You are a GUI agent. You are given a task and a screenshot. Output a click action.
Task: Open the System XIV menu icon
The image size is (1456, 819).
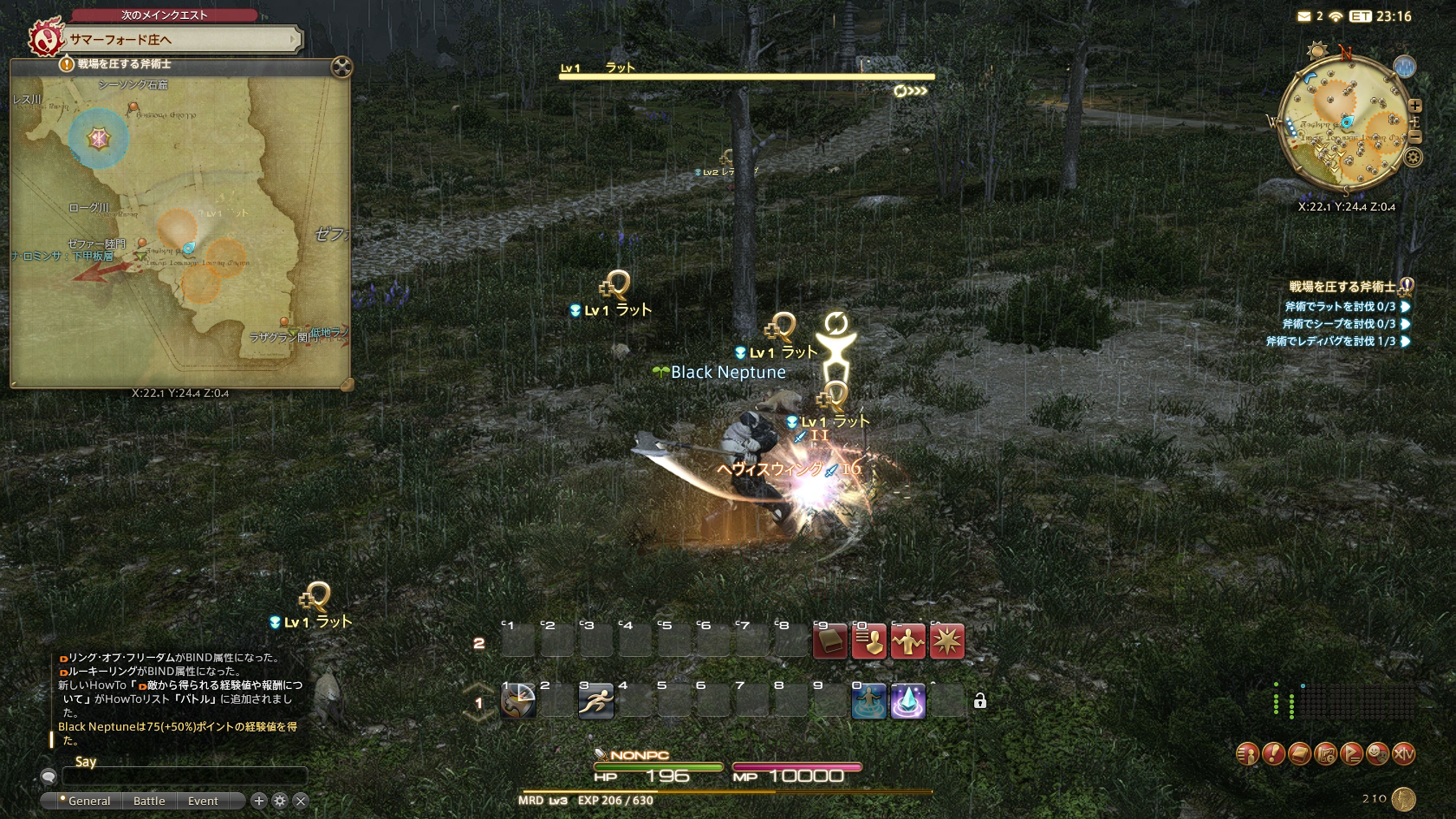1403,754
